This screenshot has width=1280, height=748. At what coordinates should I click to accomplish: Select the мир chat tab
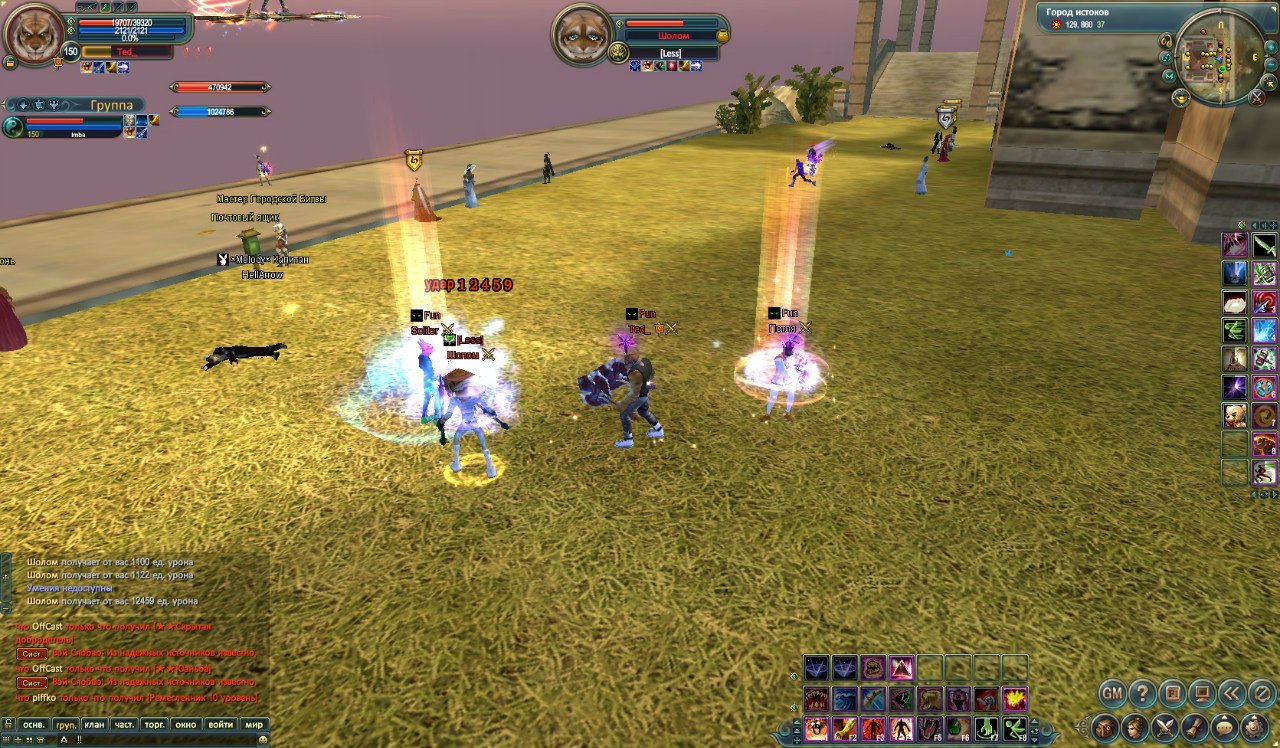(254, 724)
